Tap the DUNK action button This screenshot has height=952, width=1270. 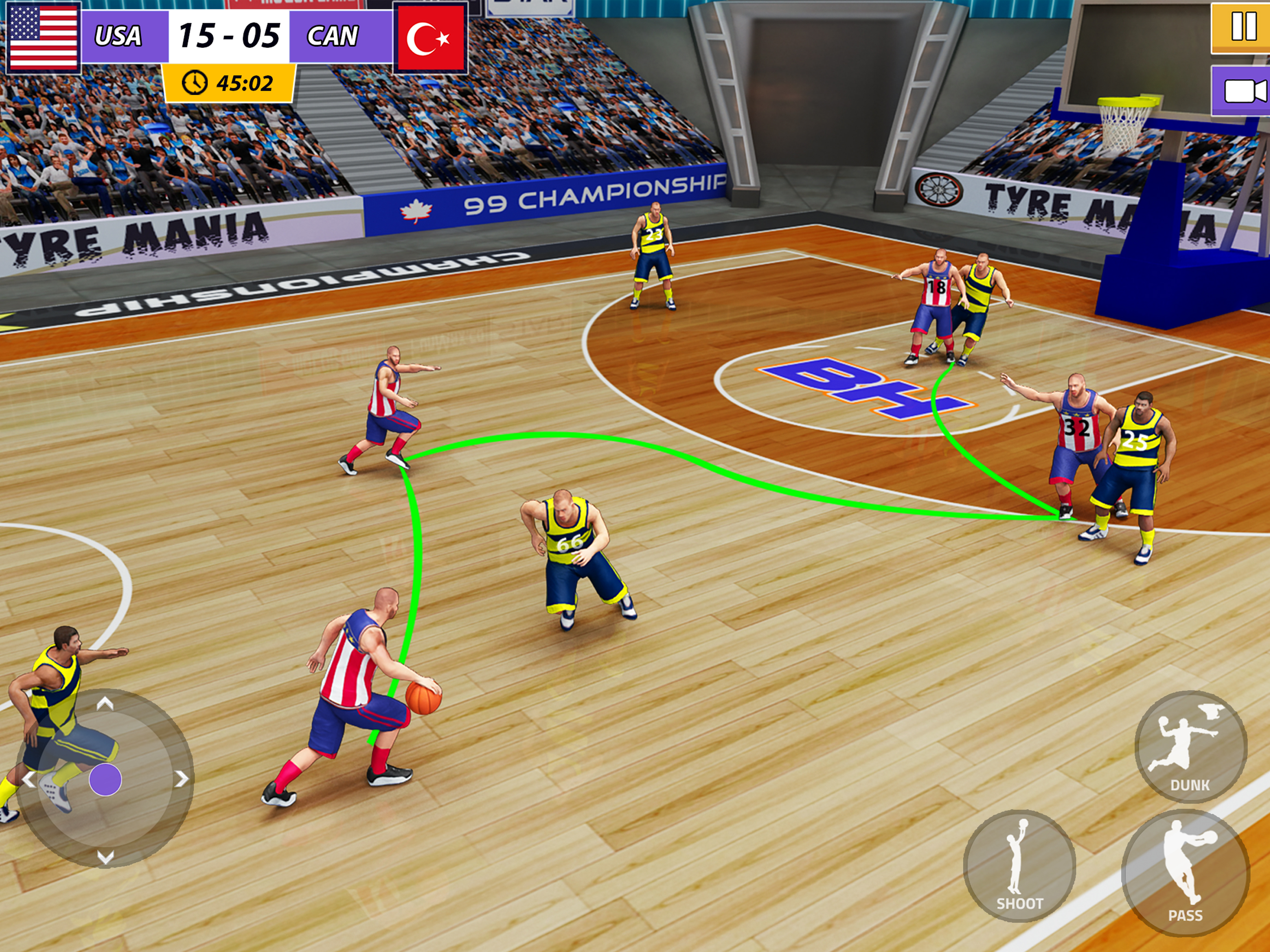tap(1190, 747)
